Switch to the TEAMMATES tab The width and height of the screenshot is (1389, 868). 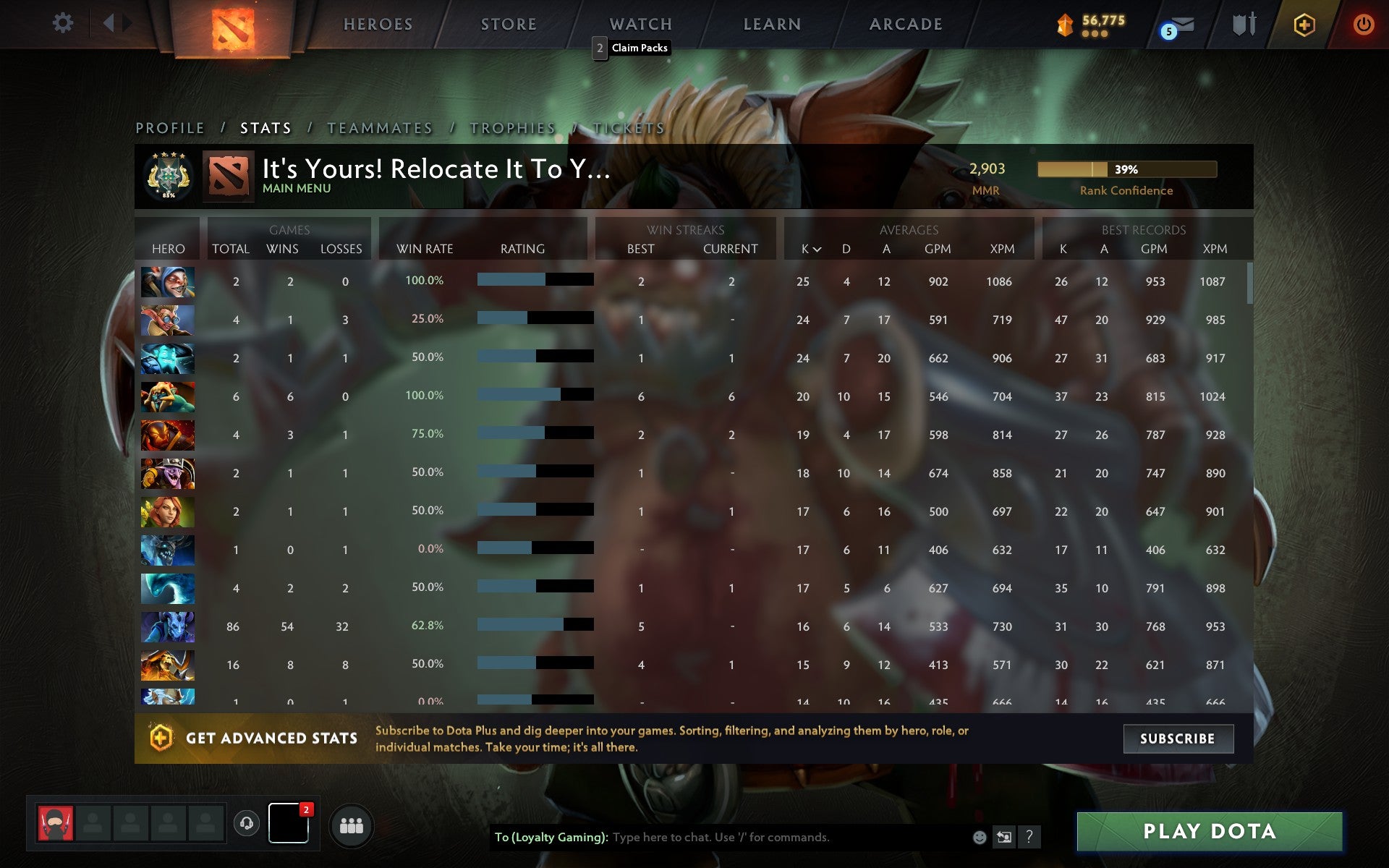coord(380,127)
